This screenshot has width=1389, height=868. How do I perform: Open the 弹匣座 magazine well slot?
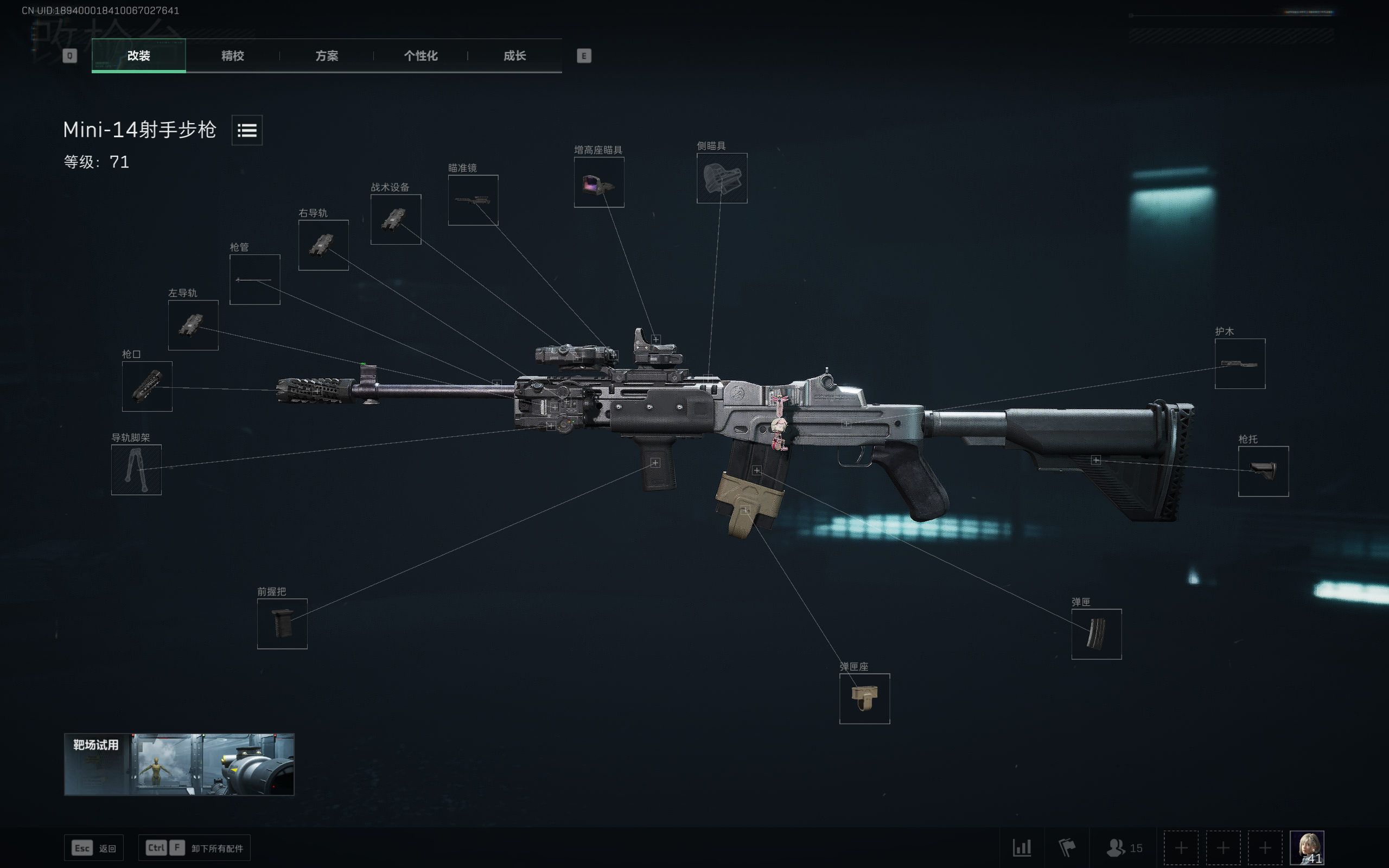coord(864,699)
